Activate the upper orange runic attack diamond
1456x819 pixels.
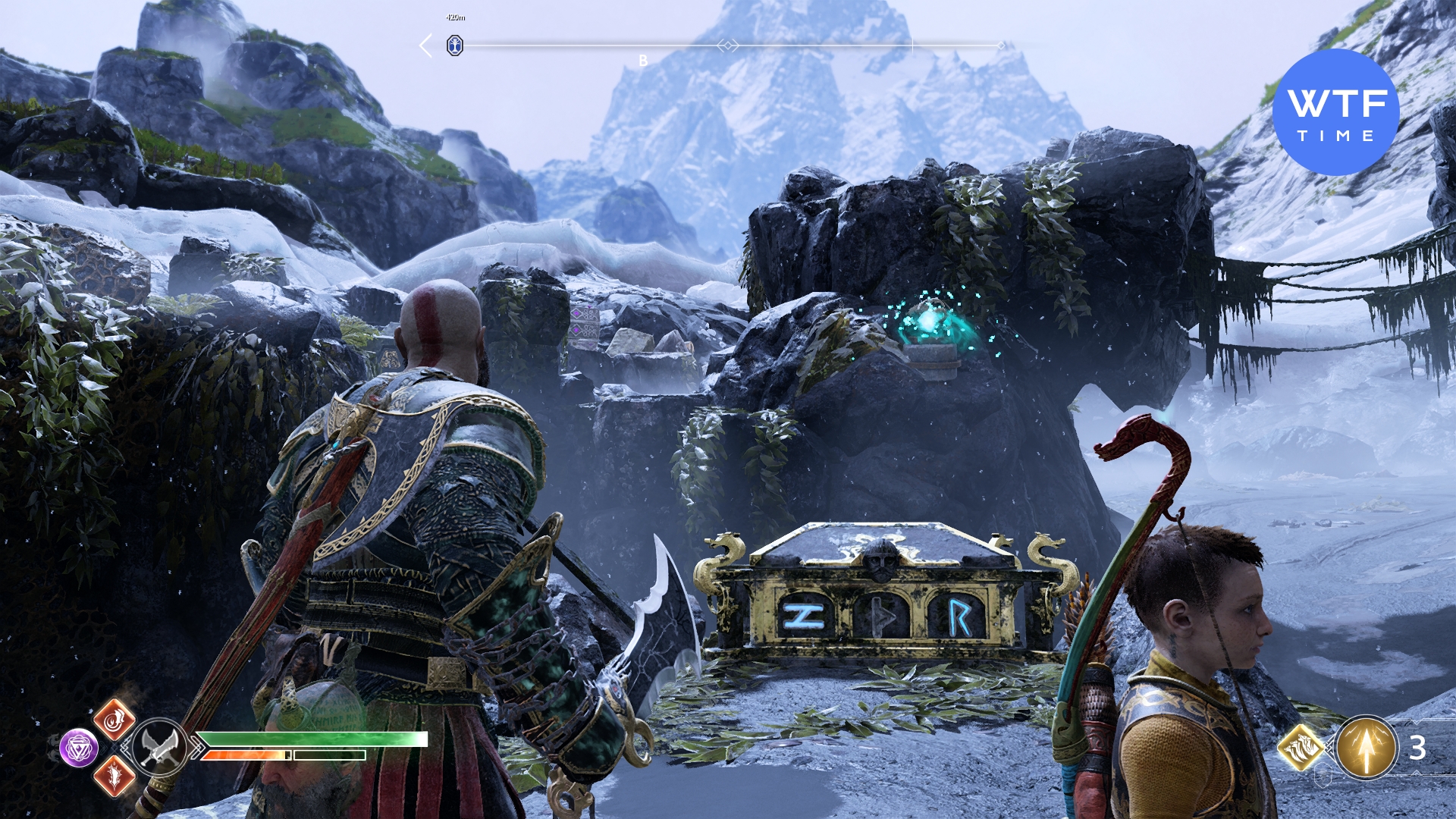click(115, 720)
